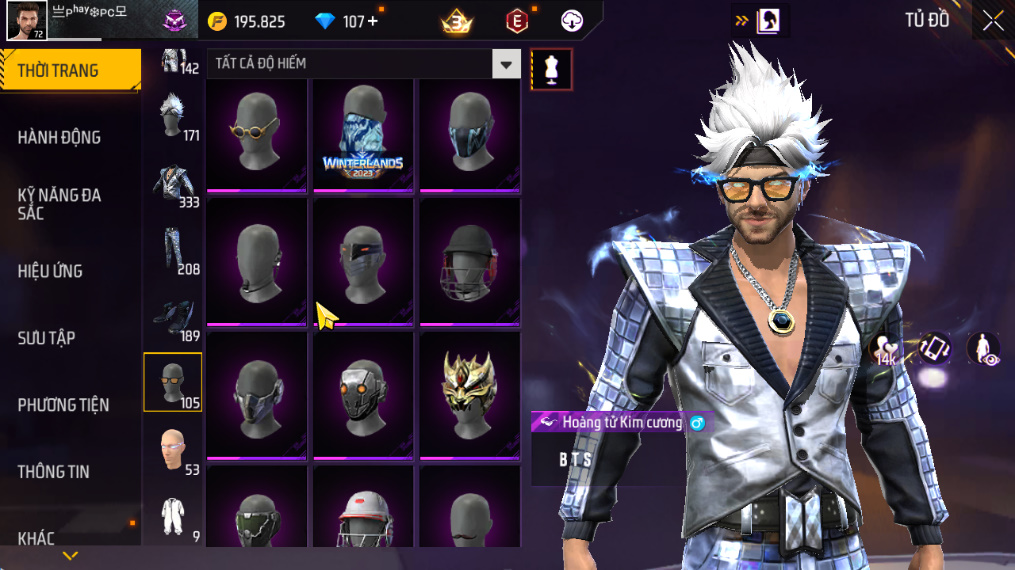Click the mannequin outfit preview button
The width and height of the screenshot is (1015, 570).
tap(551, 69)
